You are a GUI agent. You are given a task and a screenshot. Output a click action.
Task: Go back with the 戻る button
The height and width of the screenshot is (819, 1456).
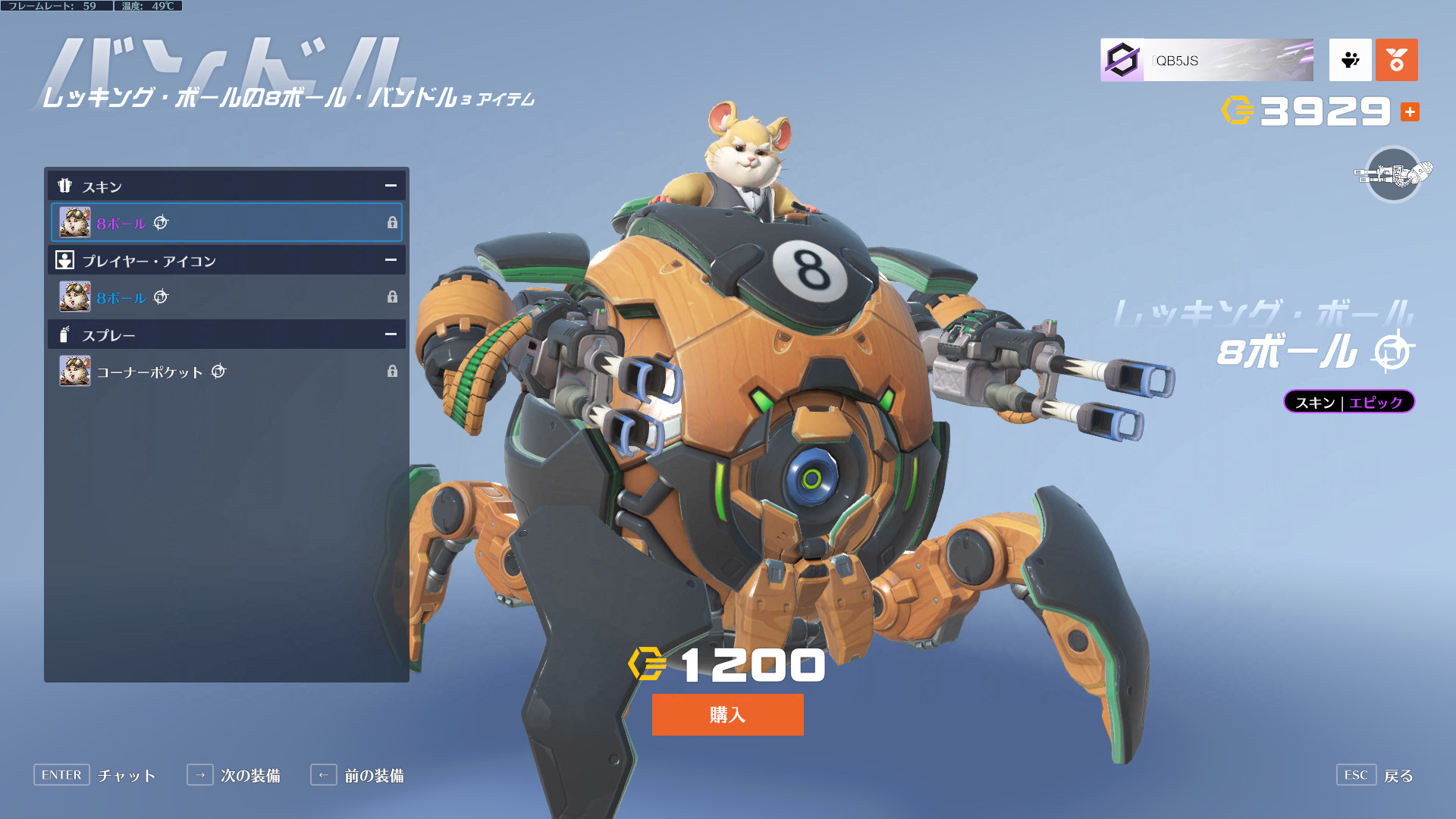pos(1376,775)
